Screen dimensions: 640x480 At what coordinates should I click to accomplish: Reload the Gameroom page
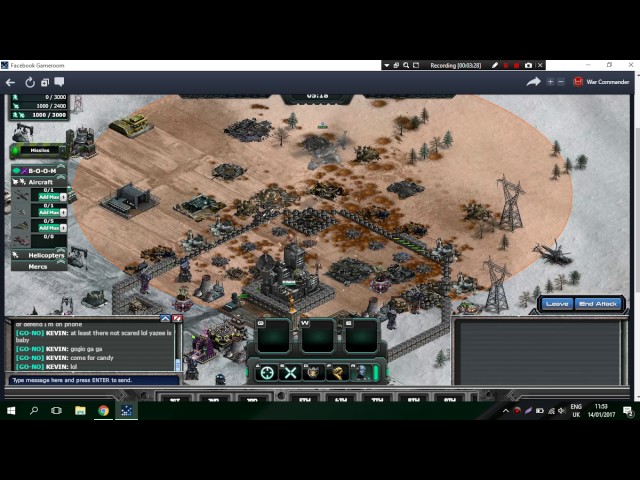coord(30,82)
